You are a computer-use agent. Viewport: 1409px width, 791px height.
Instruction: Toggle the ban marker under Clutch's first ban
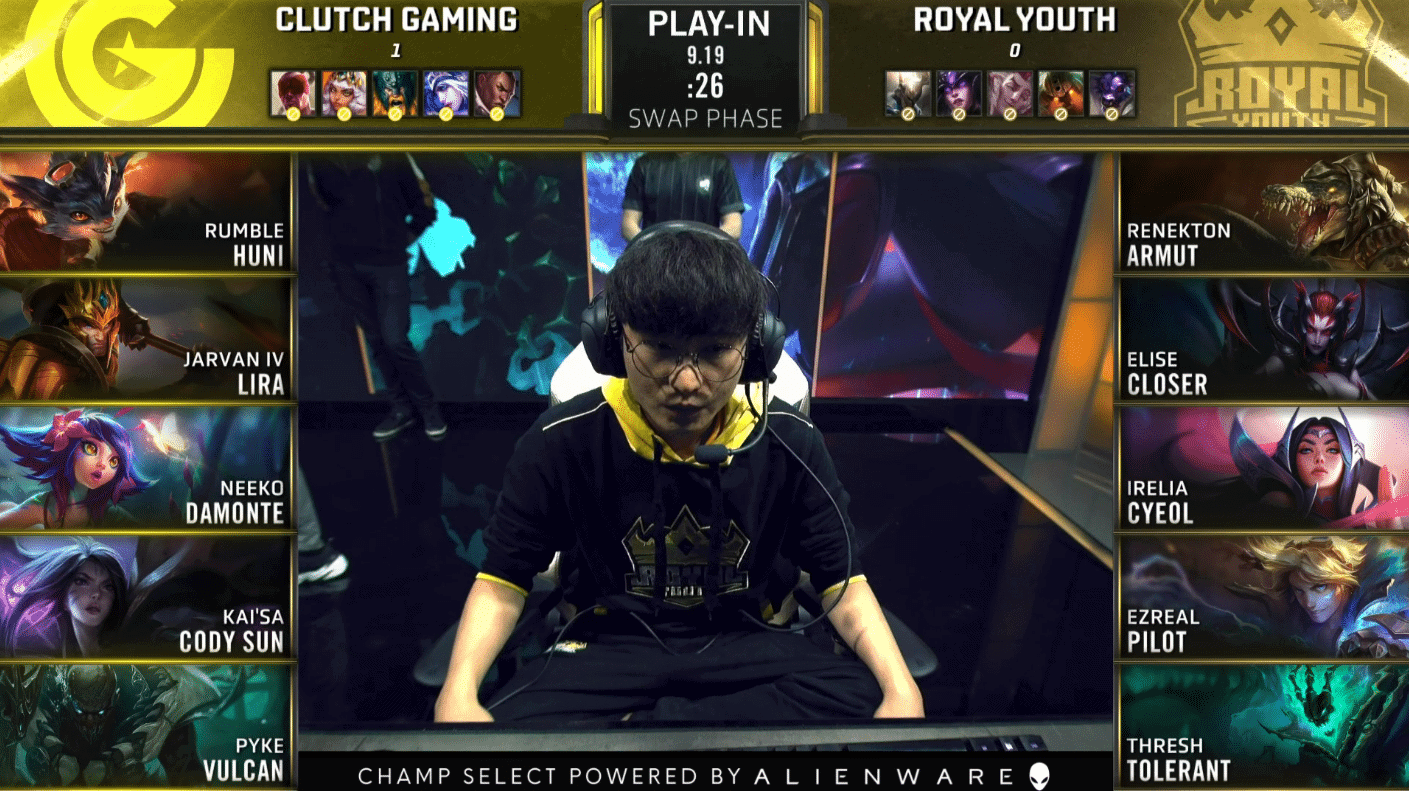(x=293, y=113)
